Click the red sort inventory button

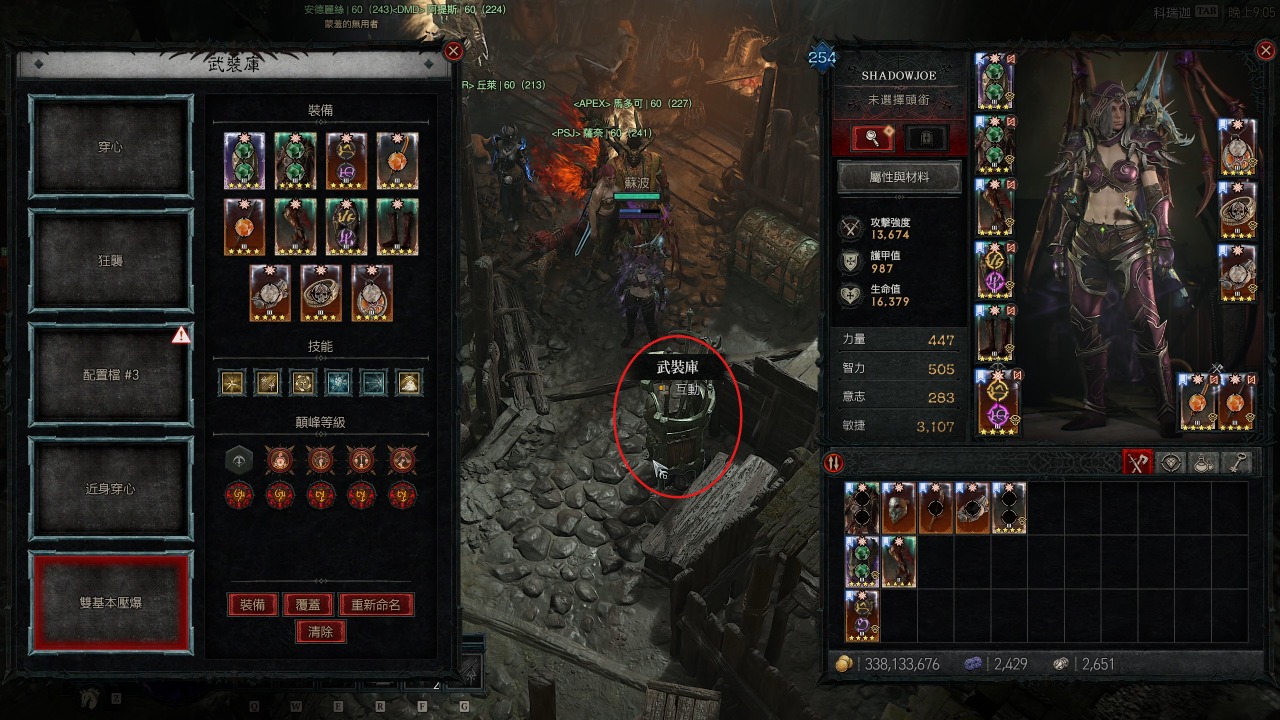[x=833, y=462]
